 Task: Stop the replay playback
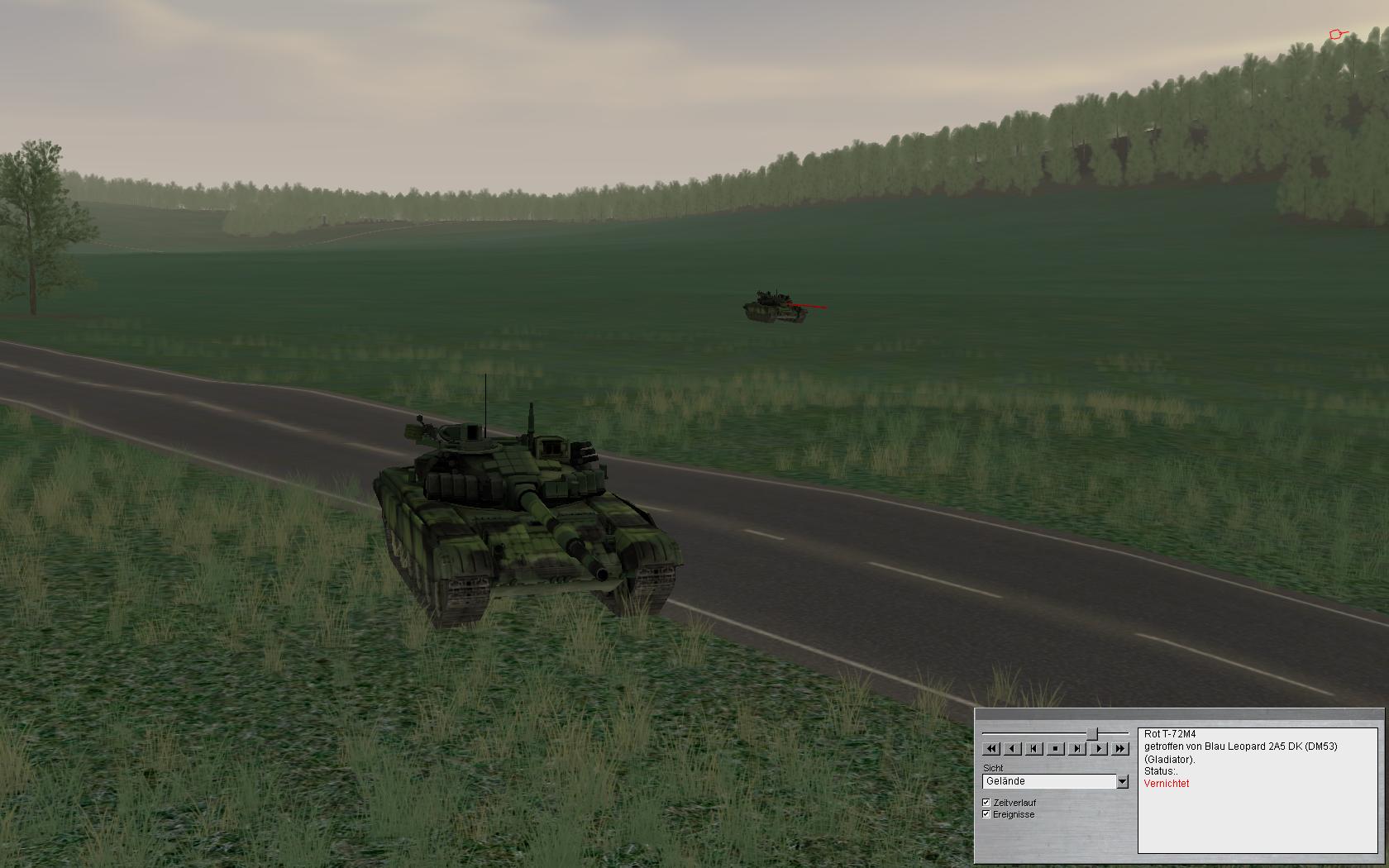tap(1055, 749)
